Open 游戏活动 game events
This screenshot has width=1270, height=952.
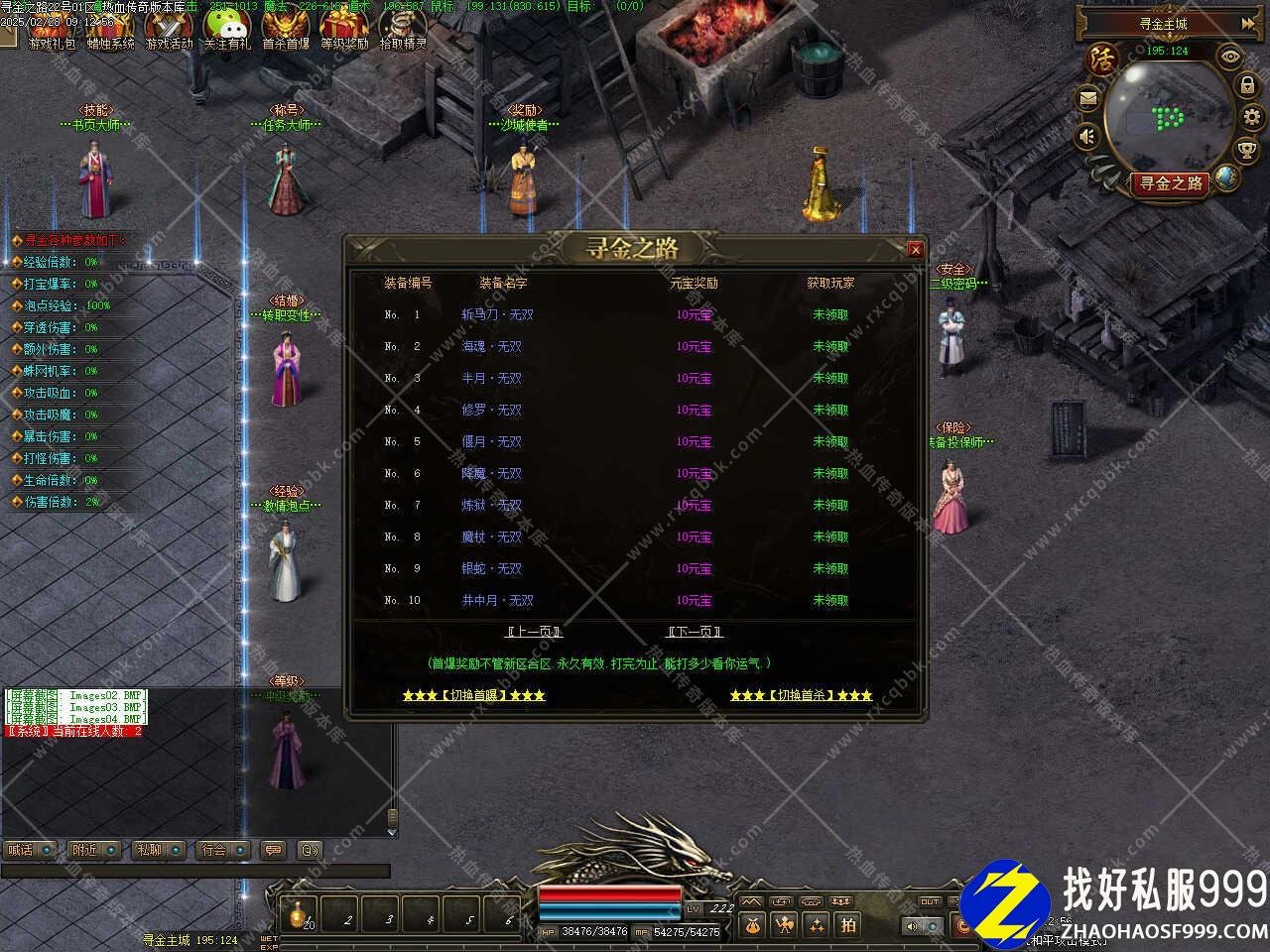[x=169, y=28]
